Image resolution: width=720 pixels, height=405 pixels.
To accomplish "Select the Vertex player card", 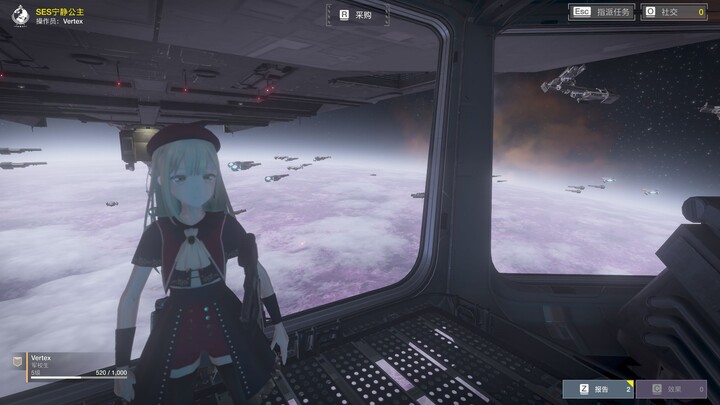I will tap(68, 365).
